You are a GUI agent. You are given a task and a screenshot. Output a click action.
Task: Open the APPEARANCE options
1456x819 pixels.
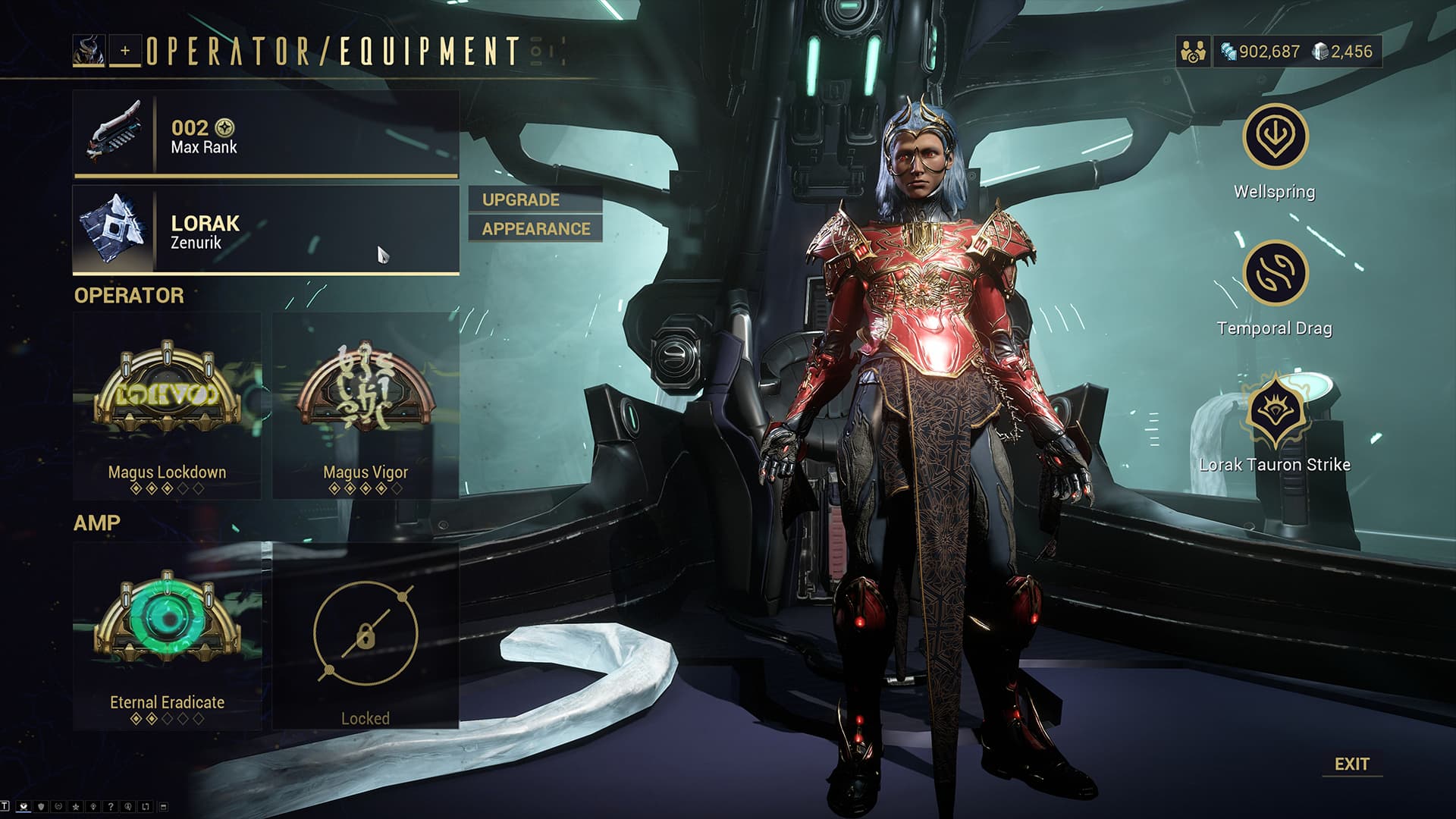click(x=535, y=229)
